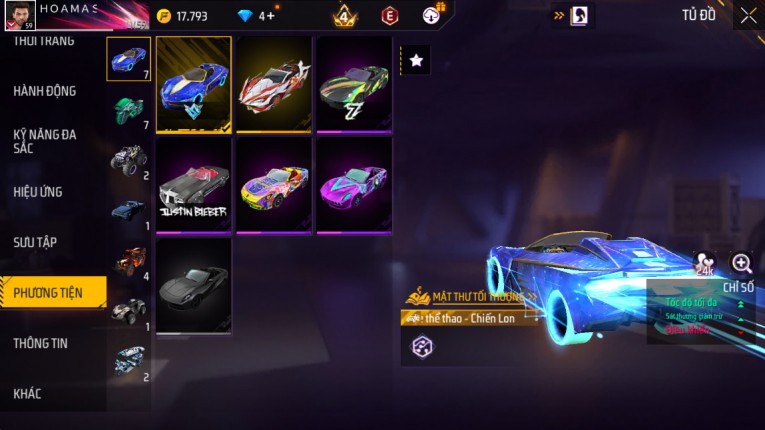Toggle the star favorites filter
Viewport: 765px width, 430px height.
click(416, 61)
